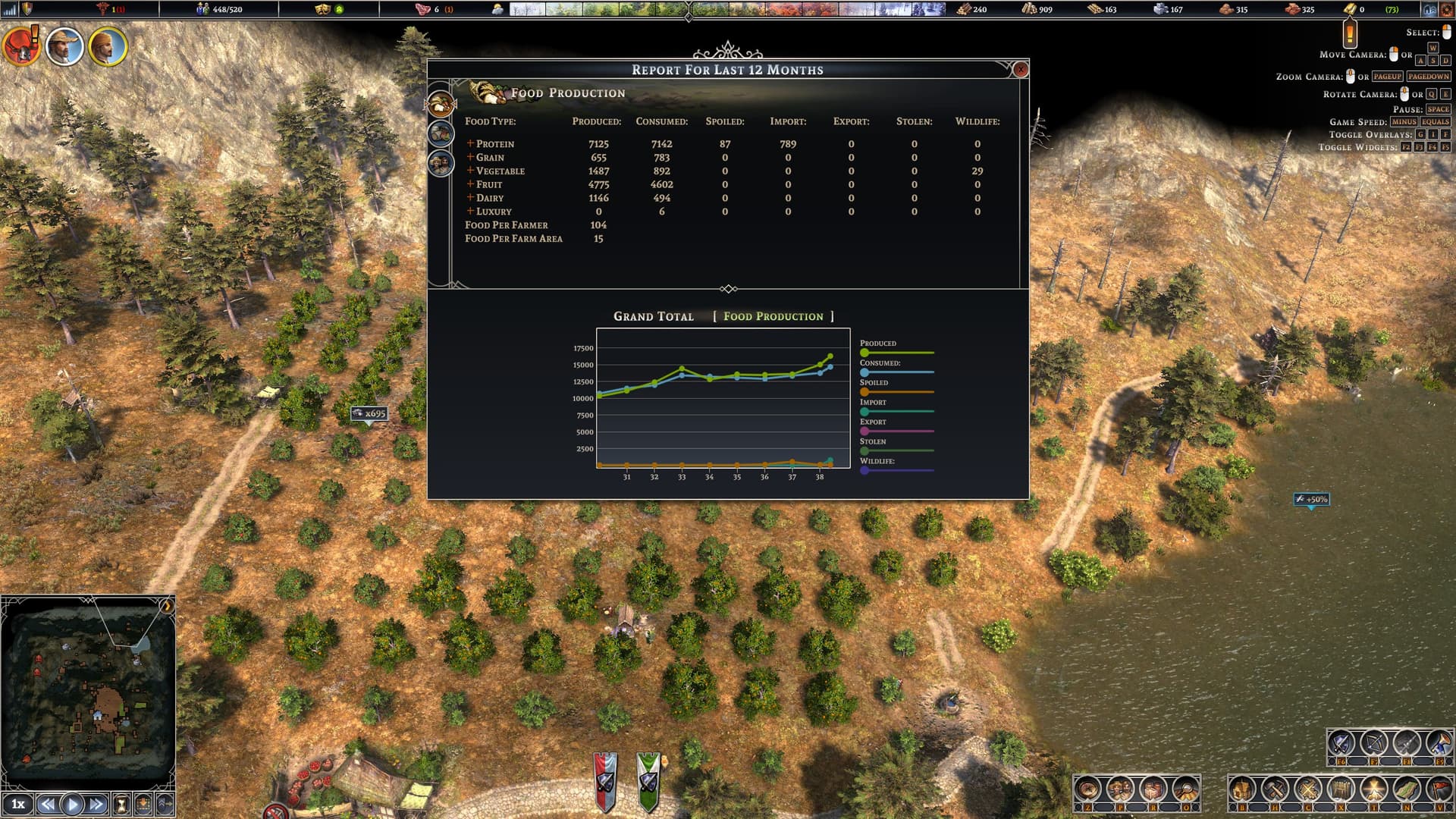Switch to the villagers report tab
Screen dimensions: 1456x819
pyautogui.click(x=441, y=163)
